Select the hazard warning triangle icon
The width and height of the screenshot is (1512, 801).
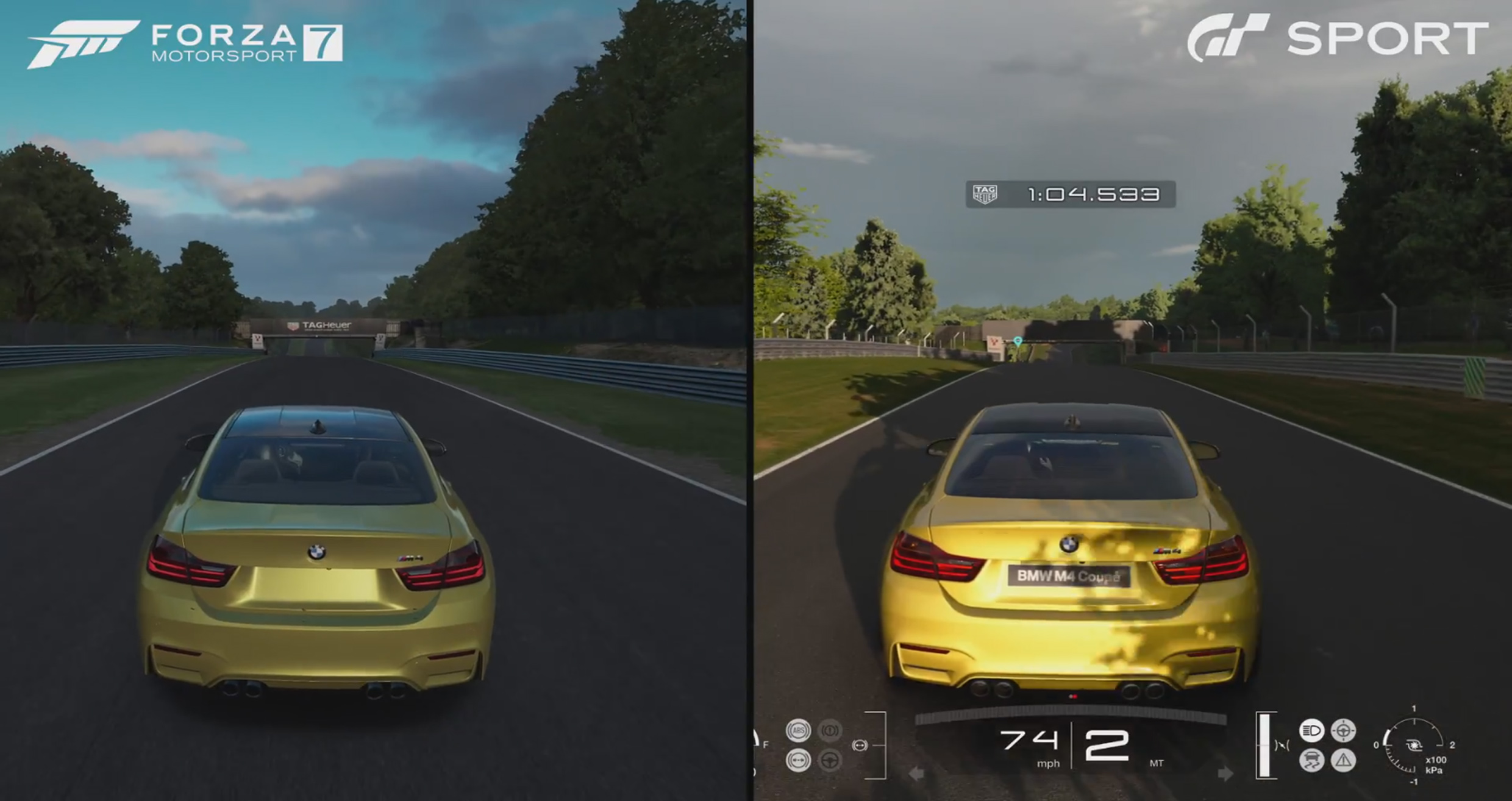pos(1343,760)
